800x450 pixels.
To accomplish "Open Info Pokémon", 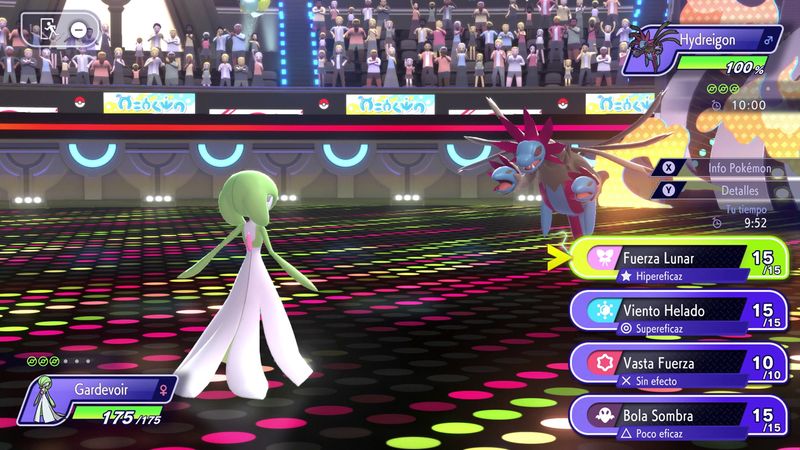I will (x=725, y=167).
